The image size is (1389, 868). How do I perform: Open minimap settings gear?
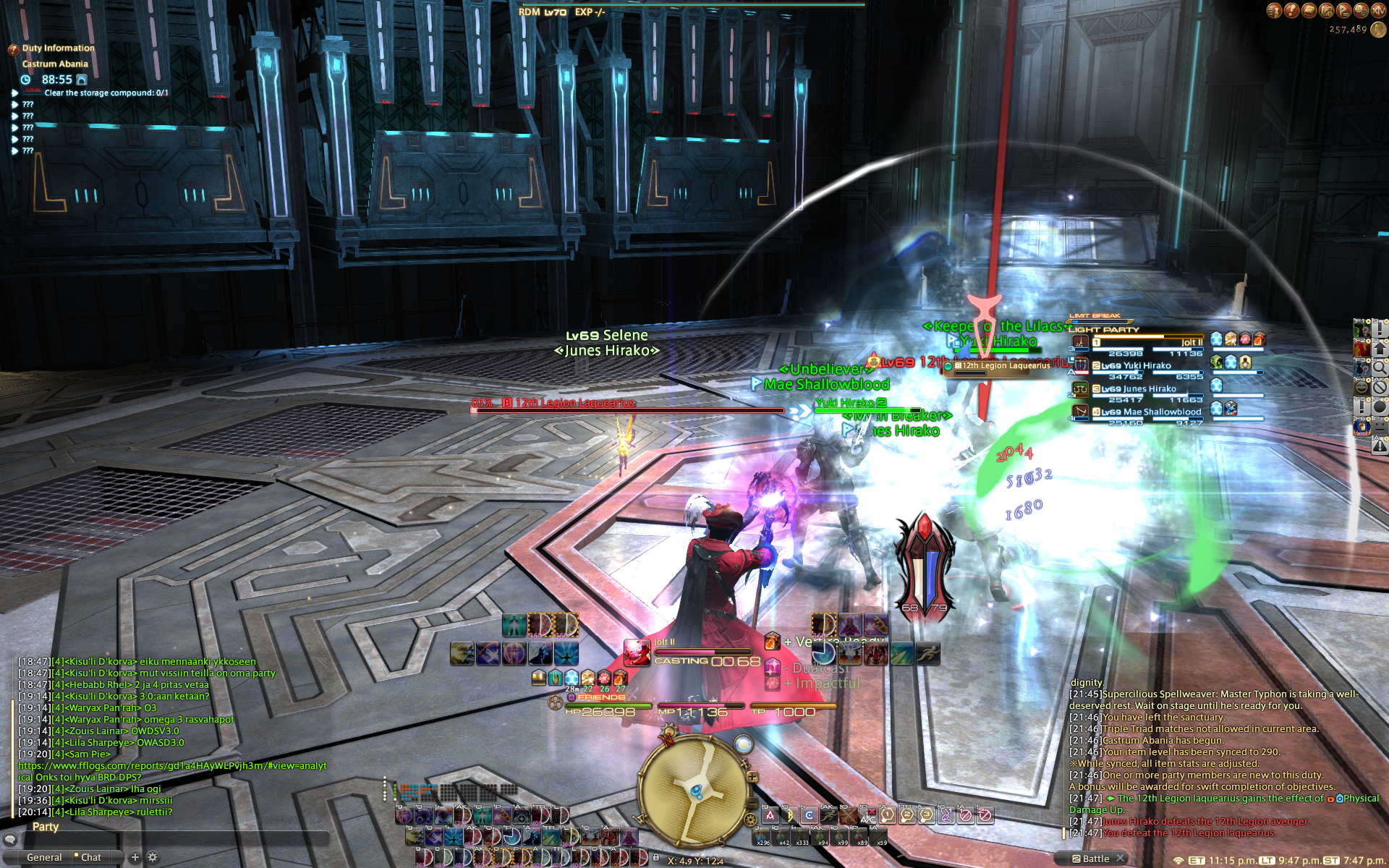pos(750,820)
